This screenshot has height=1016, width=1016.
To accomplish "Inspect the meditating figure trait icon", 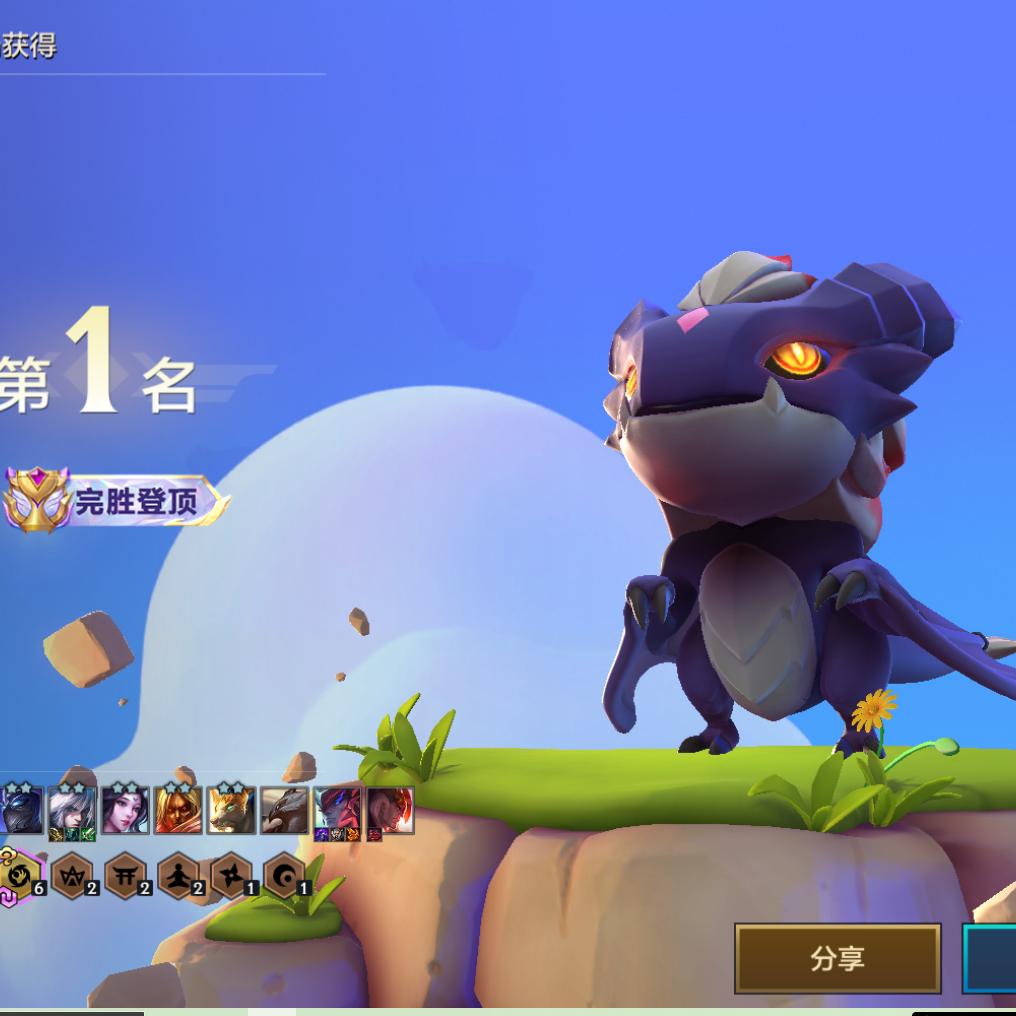I will coord(178,876).
